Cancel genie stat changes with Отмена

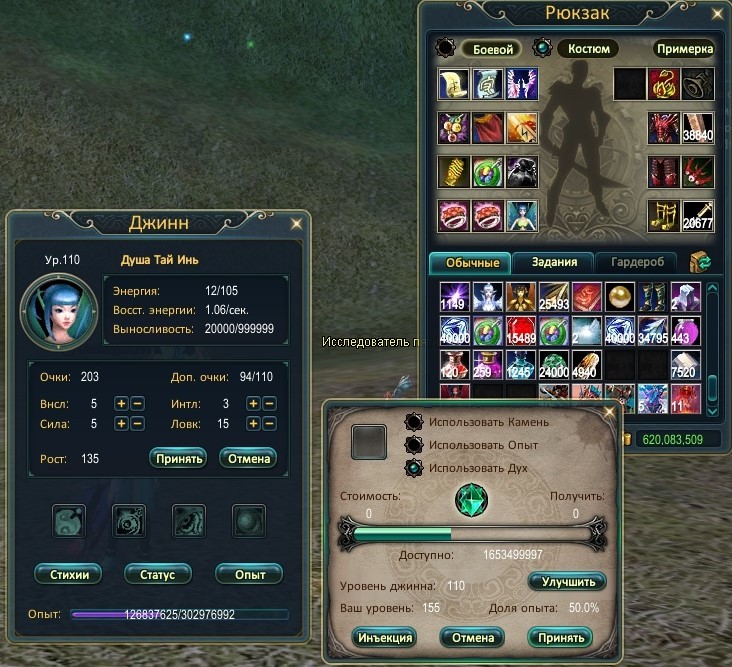coord(246,458)
